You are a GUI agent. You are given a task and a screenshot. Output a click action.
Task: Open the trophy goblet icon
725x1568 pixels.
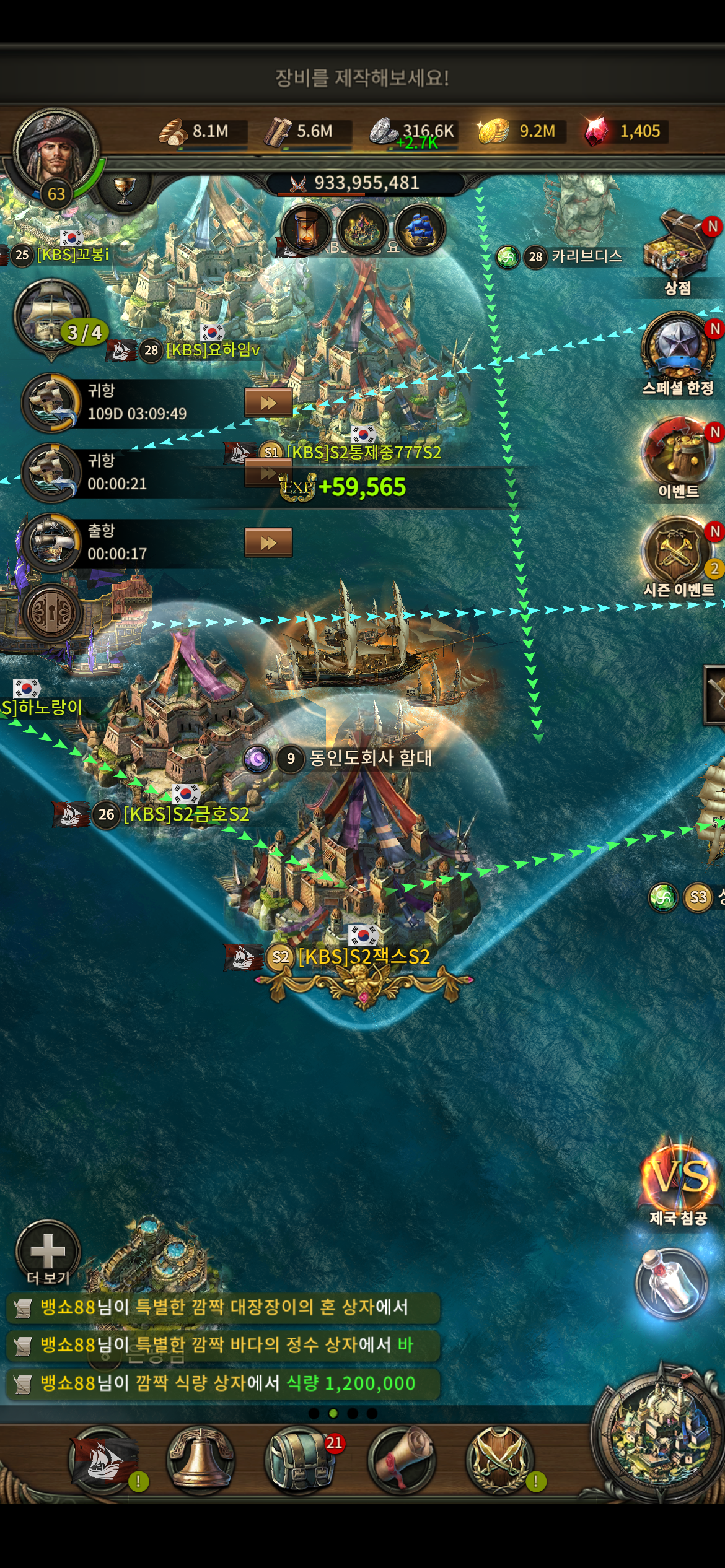[125, 189]
